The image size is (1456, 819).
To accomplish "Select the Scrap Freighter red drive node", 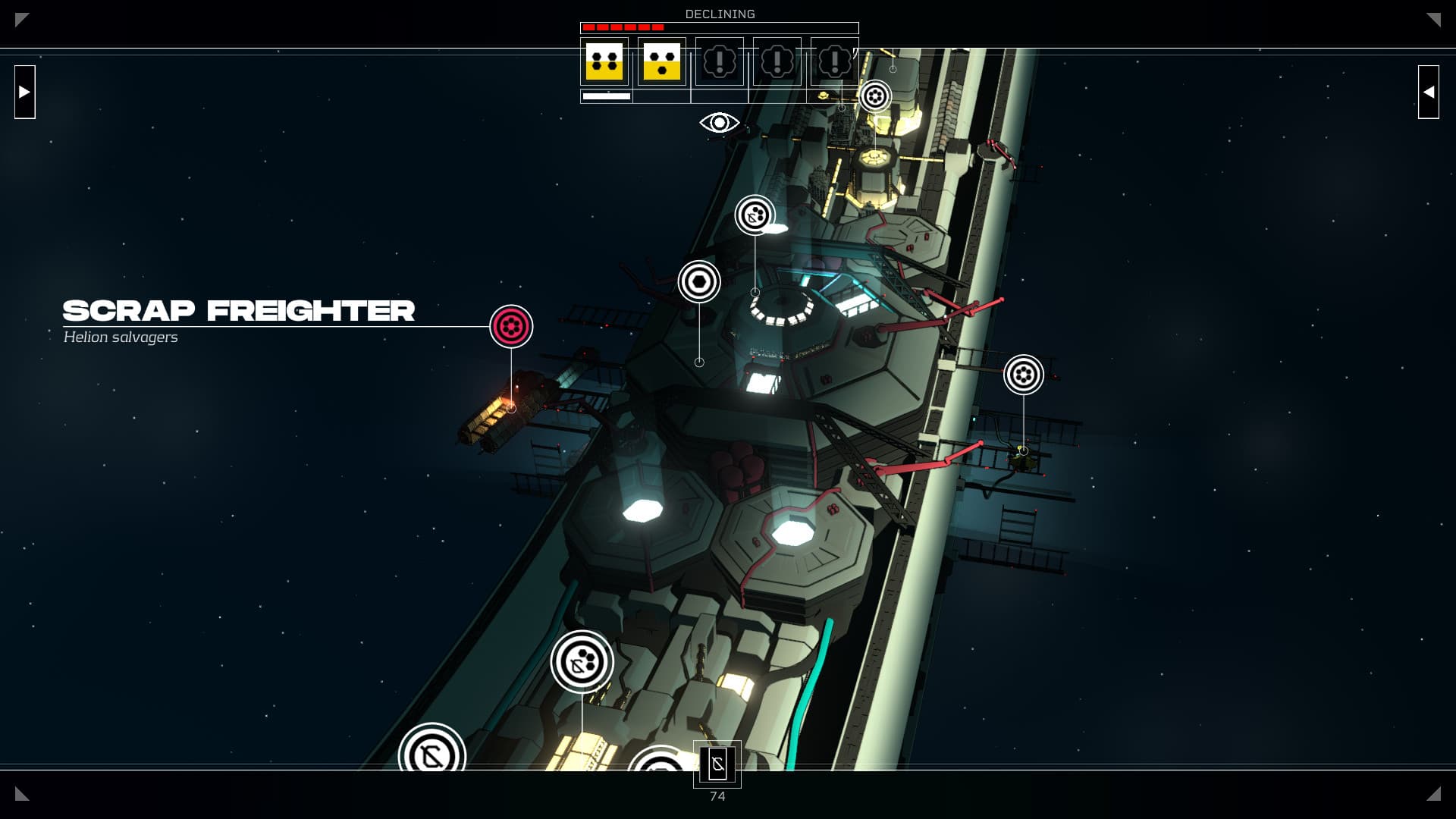I will coord(512,327).
